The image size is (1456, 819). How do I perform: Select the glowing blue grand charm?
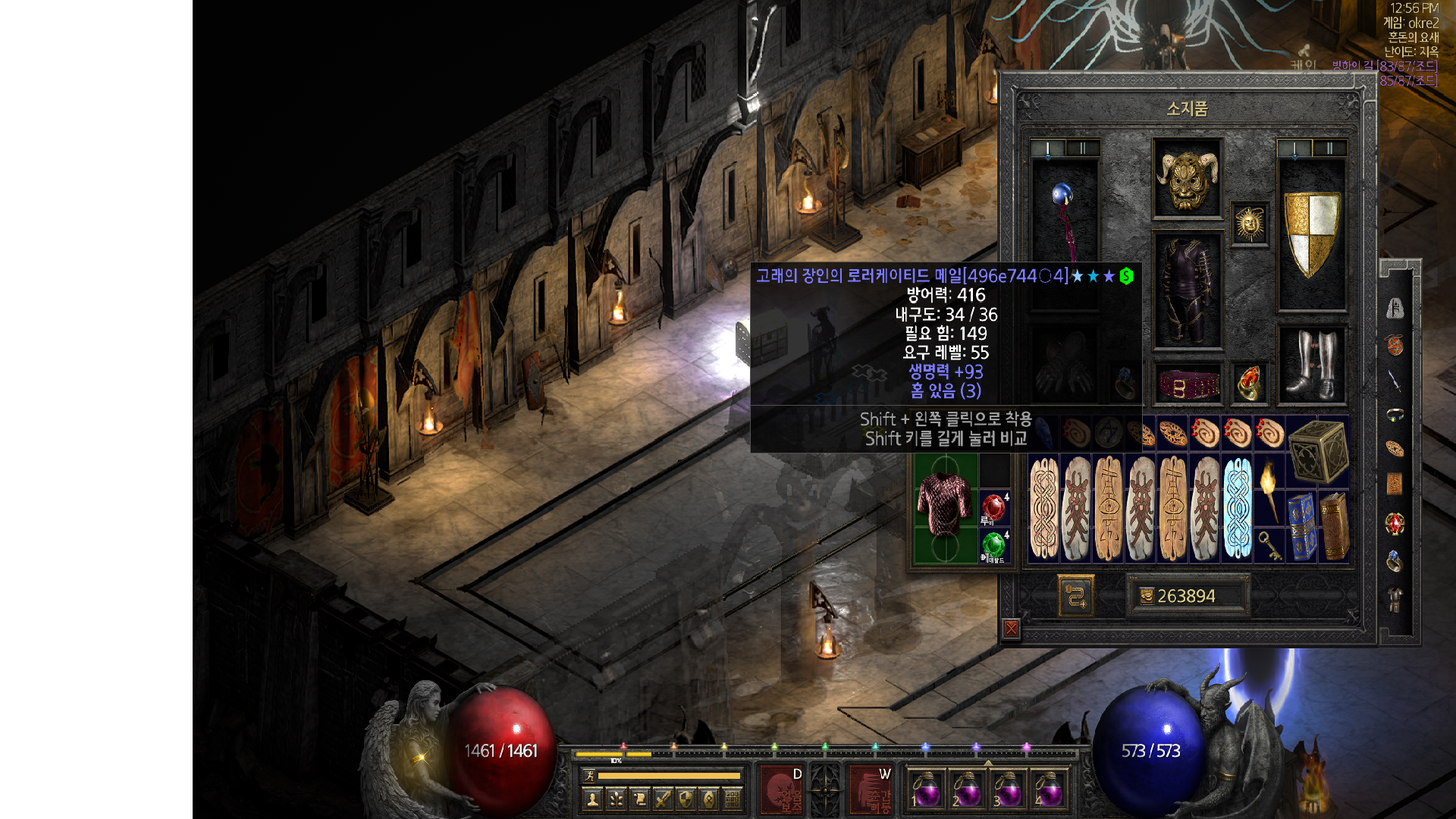pyautogui.click(x=1237, y=508)
